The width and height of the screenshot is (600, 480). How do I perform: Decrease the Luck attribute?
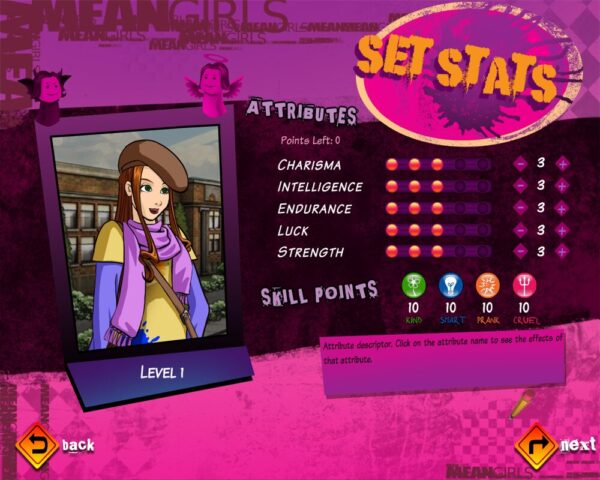click(x=520, y=230)
